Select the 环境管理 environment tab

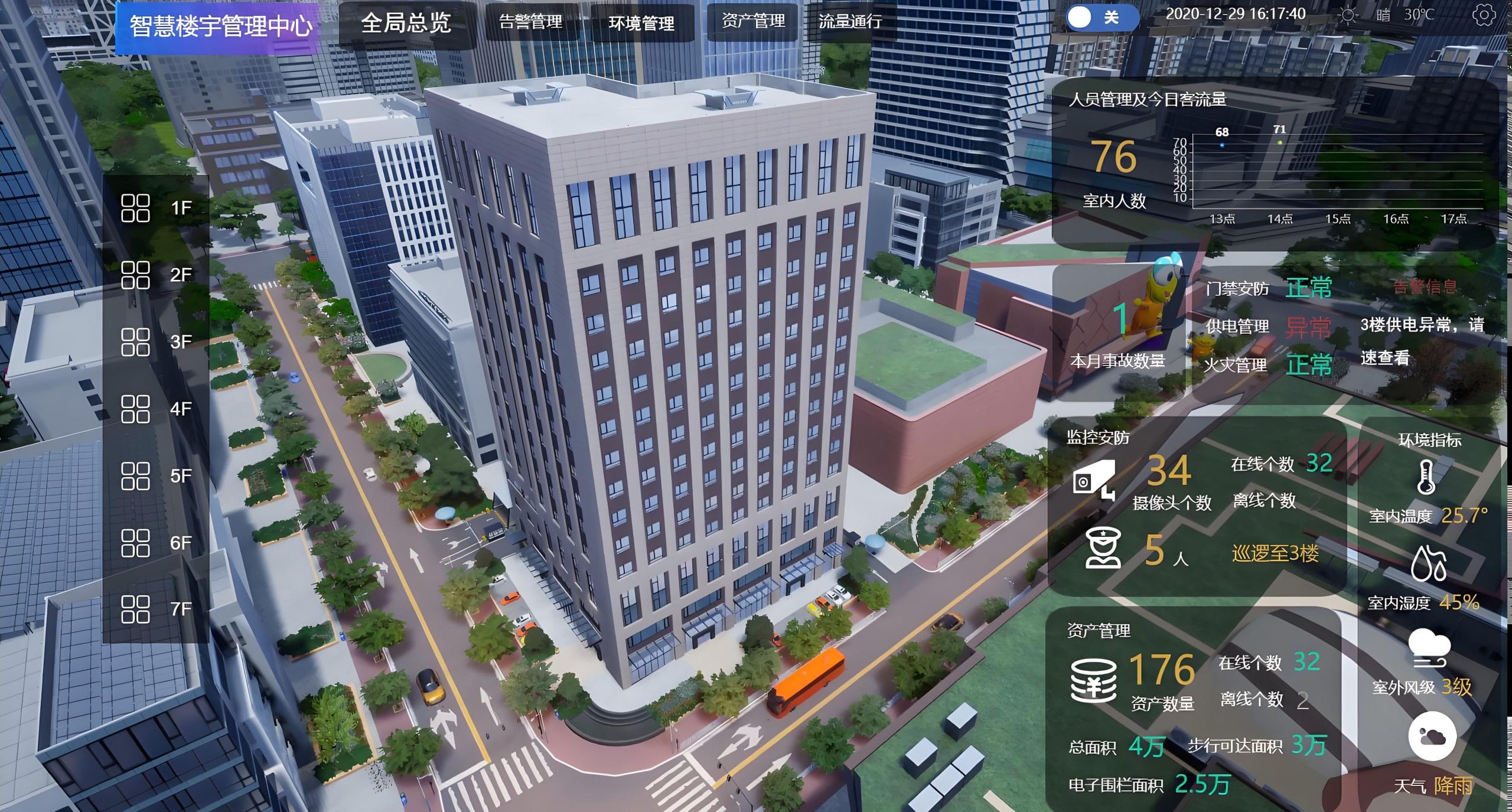point(641,23)
